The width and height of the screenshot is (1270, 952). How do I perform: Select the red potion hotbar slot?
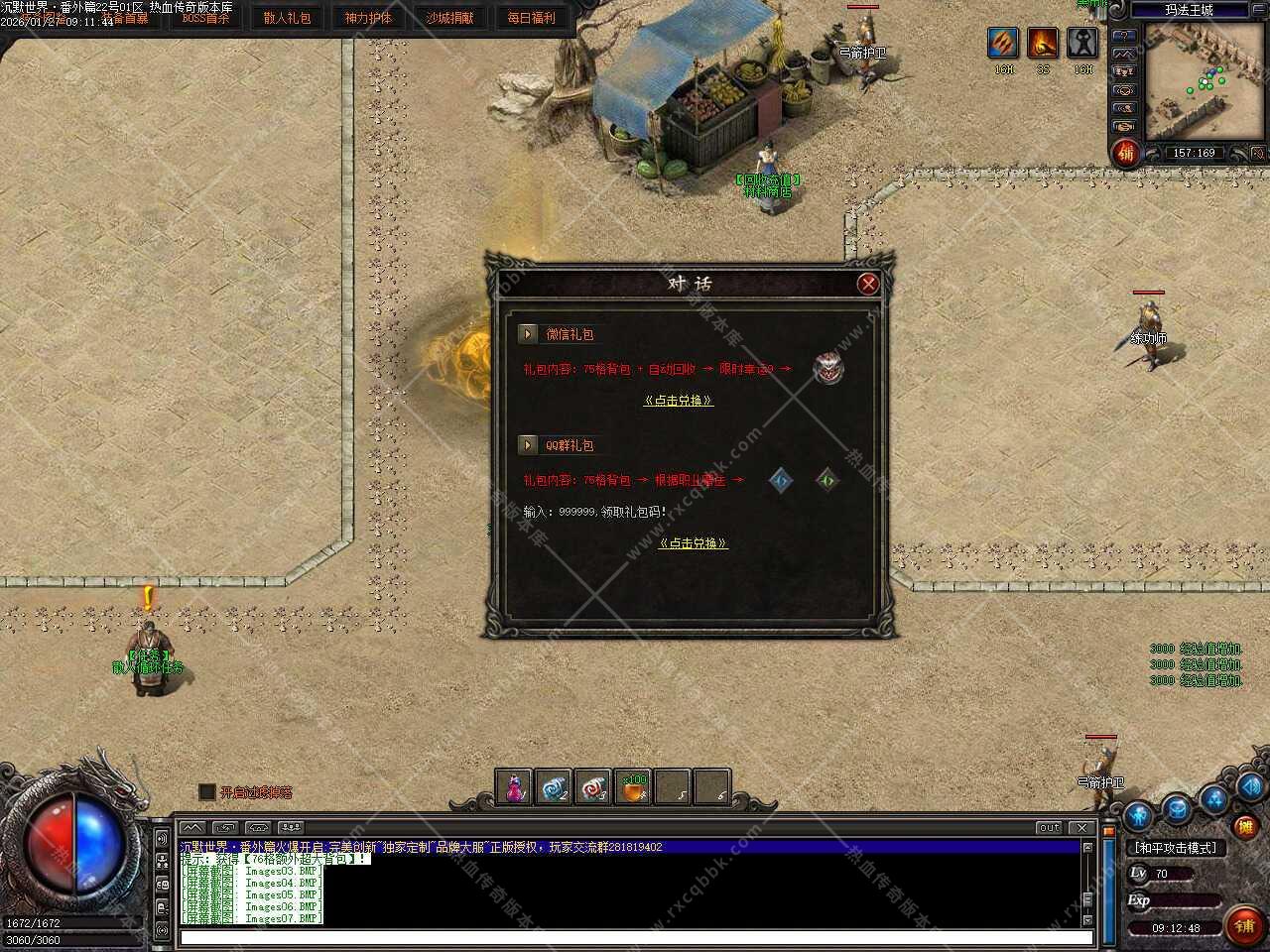coord(514,787)
